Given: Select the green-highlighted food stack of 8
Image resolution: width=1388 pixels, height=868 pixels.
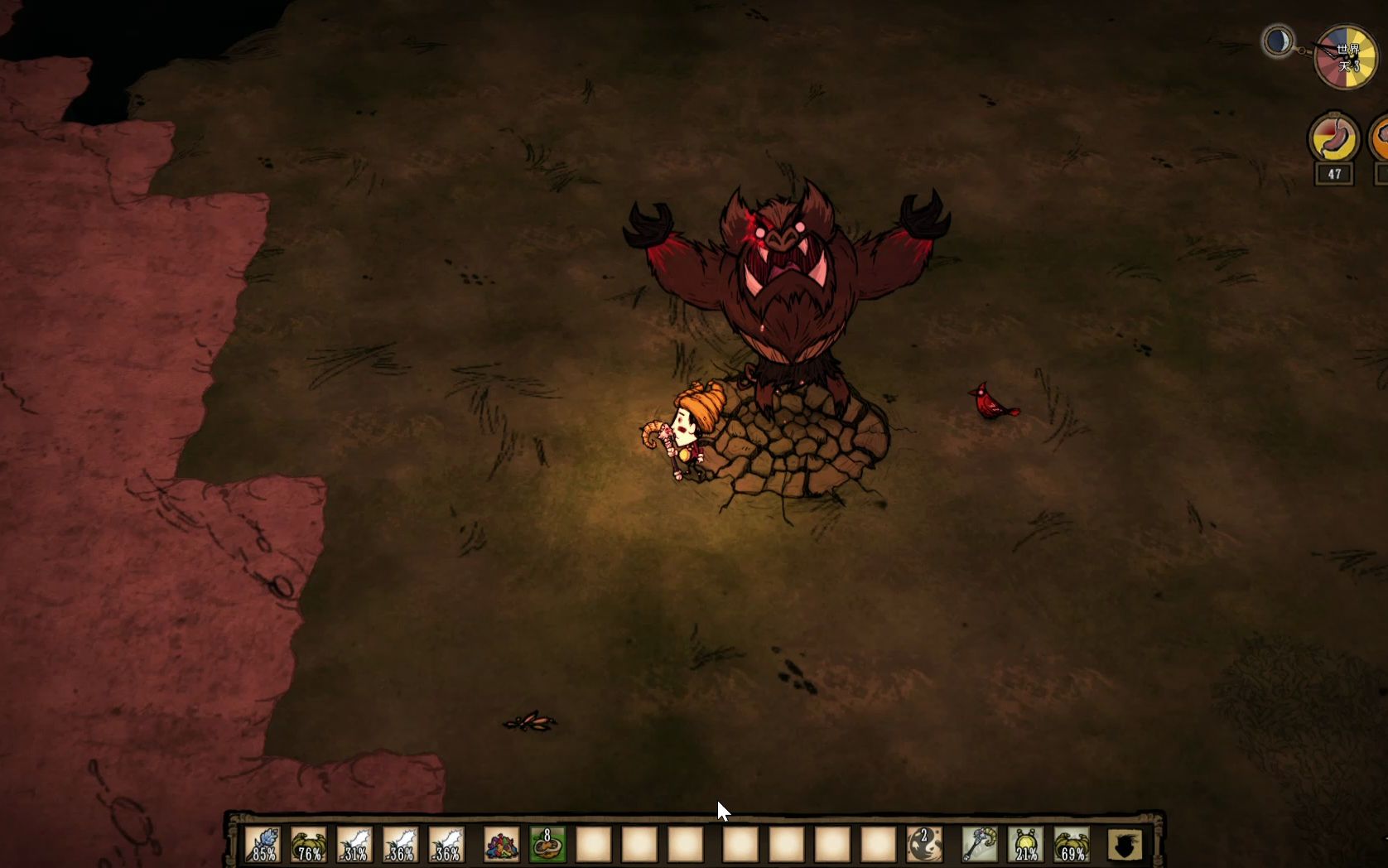Looking at the screenshot, I should [547, 845].
